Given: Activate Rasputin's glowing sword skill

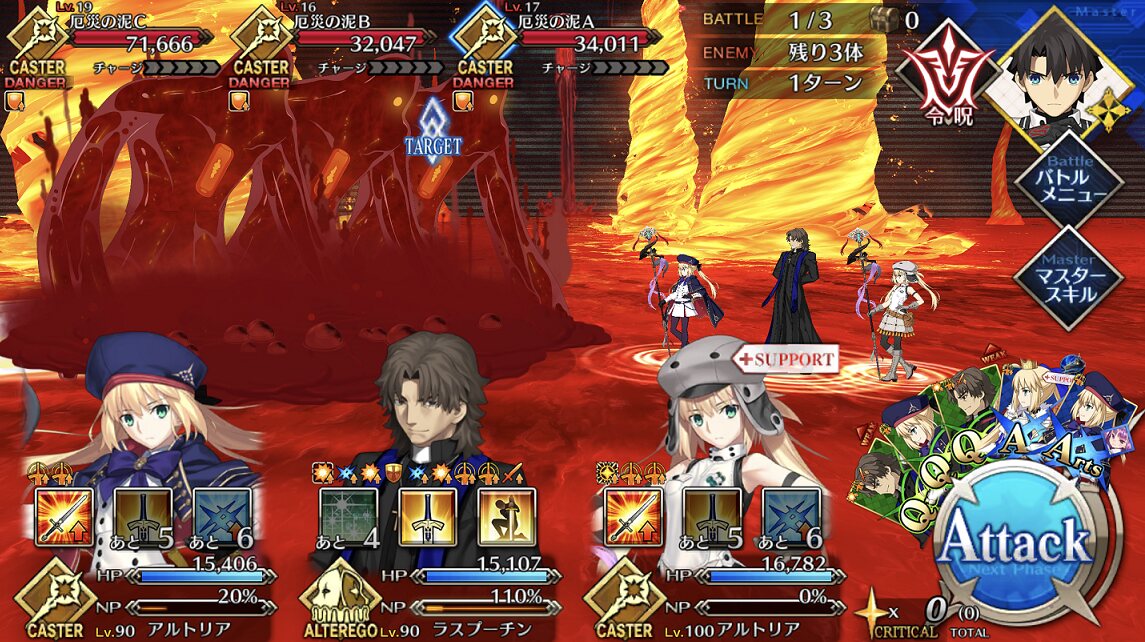Looking at the screenshot, I should (428, 517).
